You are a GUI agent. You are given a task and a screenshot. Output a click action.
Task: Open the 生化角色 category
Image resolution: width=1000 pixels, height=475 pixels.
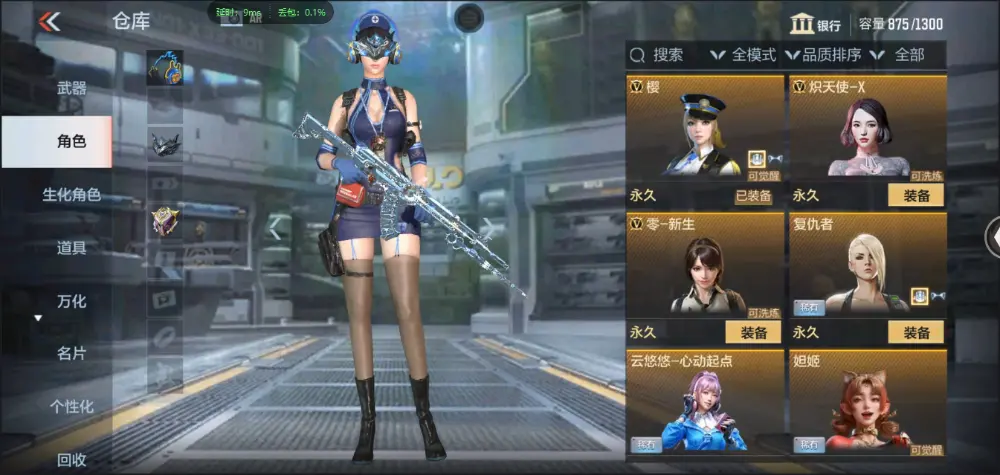pyautogui.click(x=71, y=195)
